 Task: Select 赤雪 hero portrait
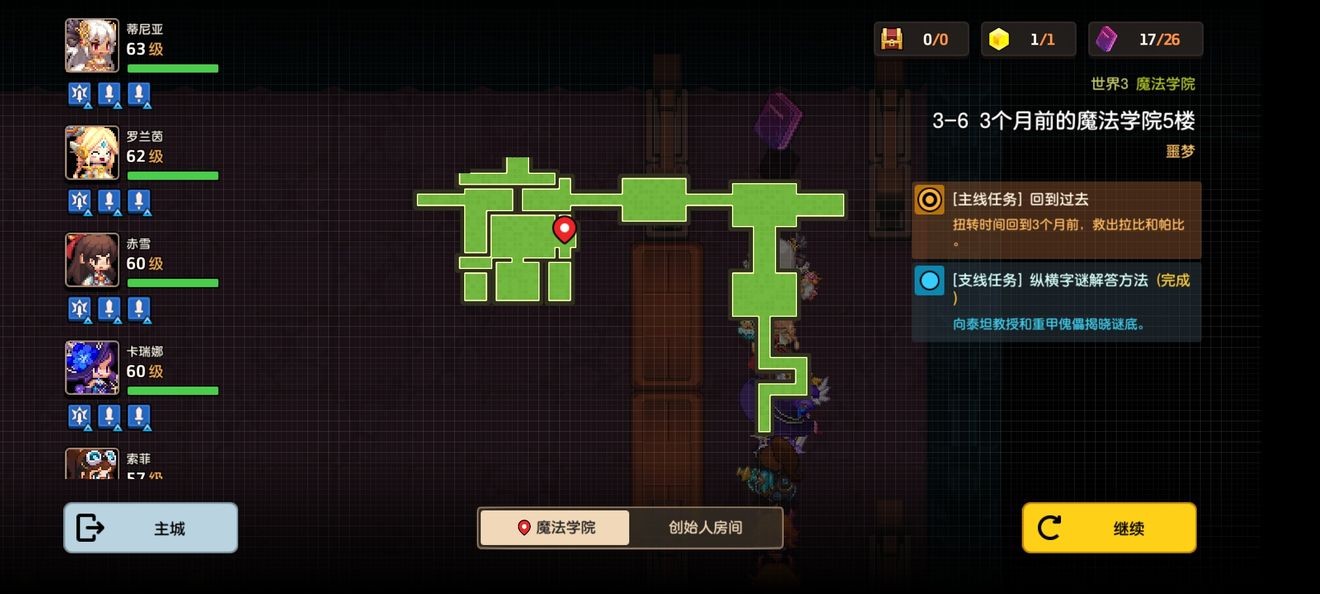[x=92, y=260]
